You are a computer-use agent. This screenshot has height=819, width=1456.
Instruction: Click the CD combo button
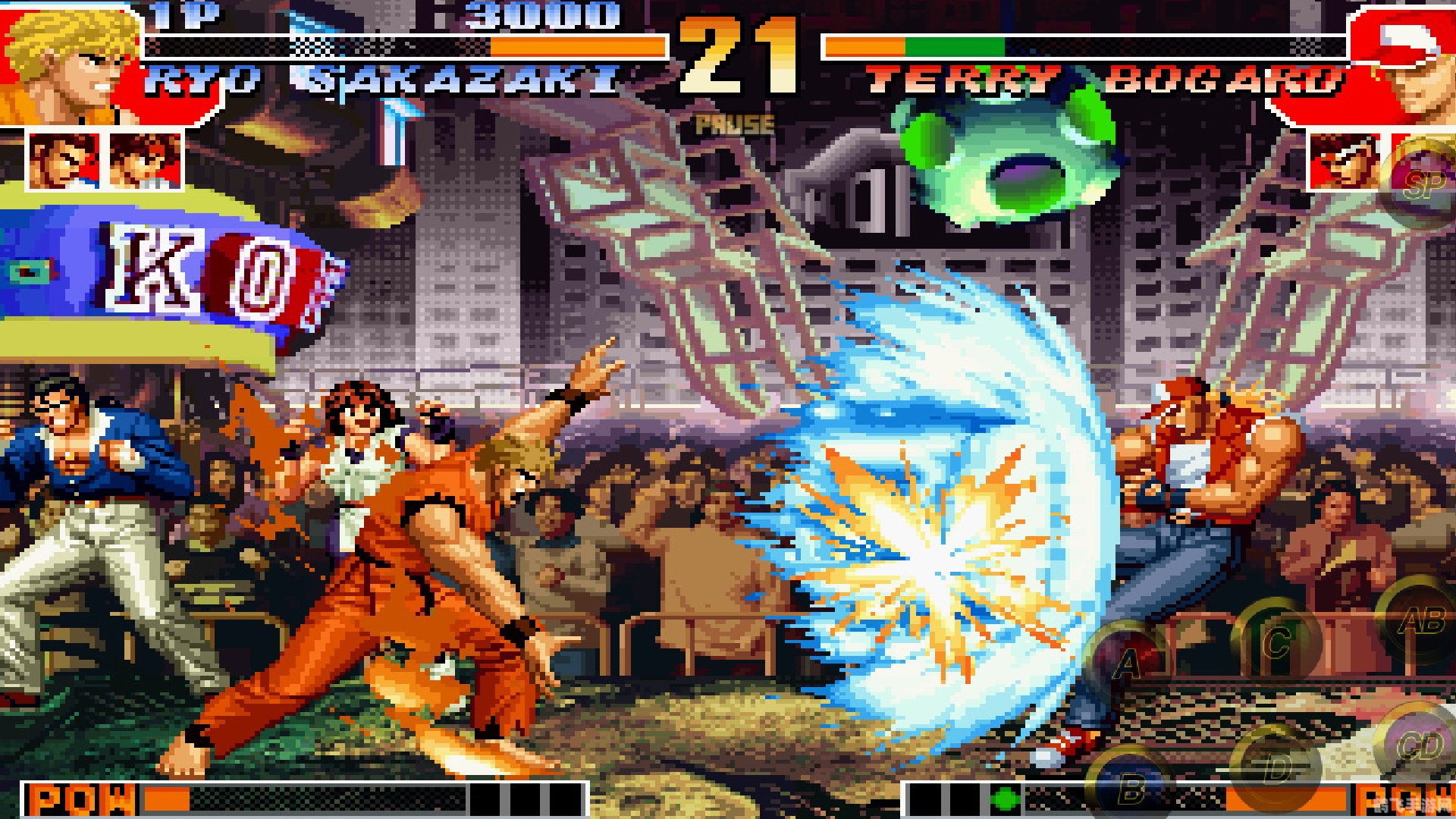(x=1420, y=746)
